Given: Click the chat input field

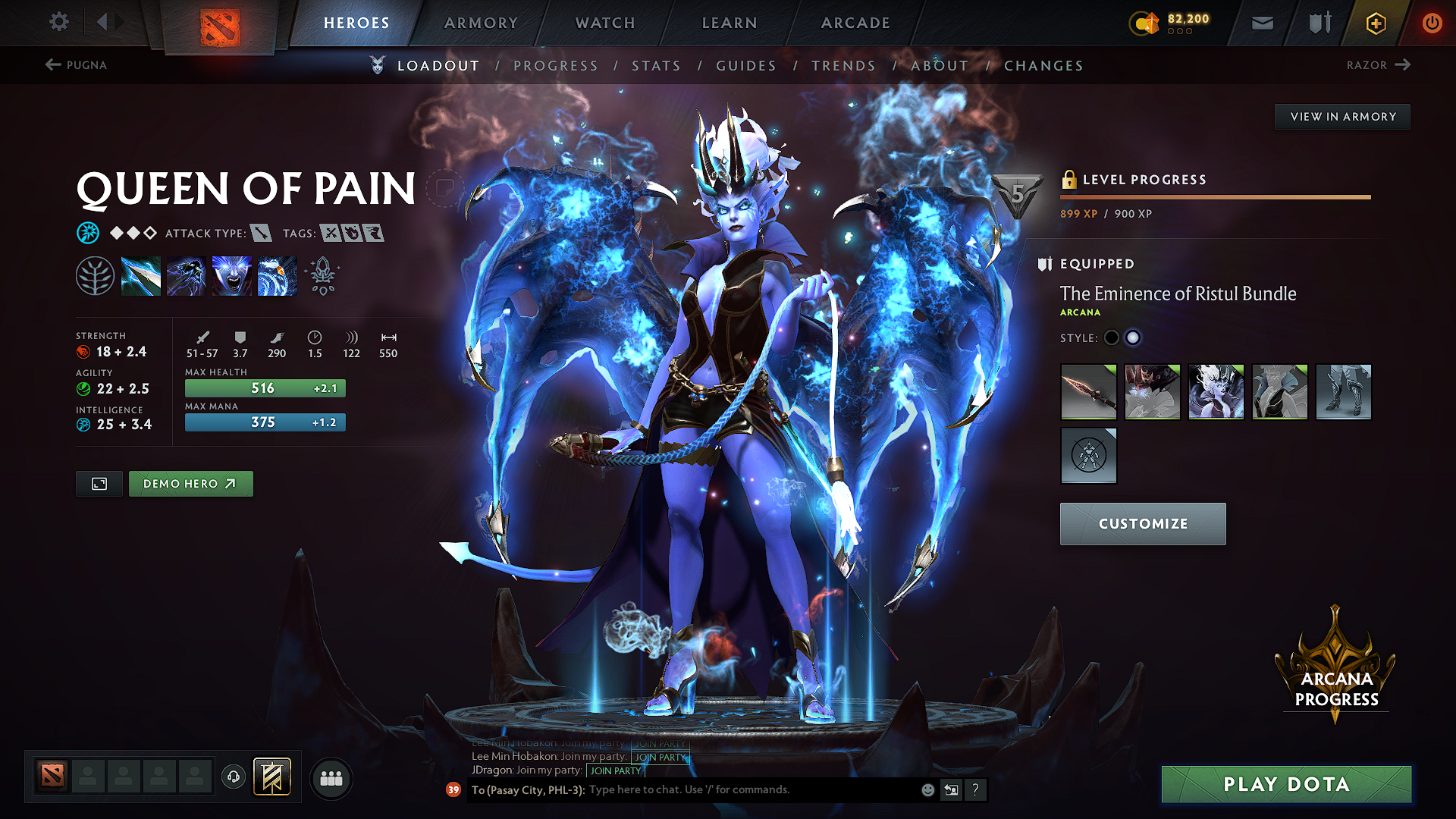Looking at the screenshot, I should click(751, 790).
